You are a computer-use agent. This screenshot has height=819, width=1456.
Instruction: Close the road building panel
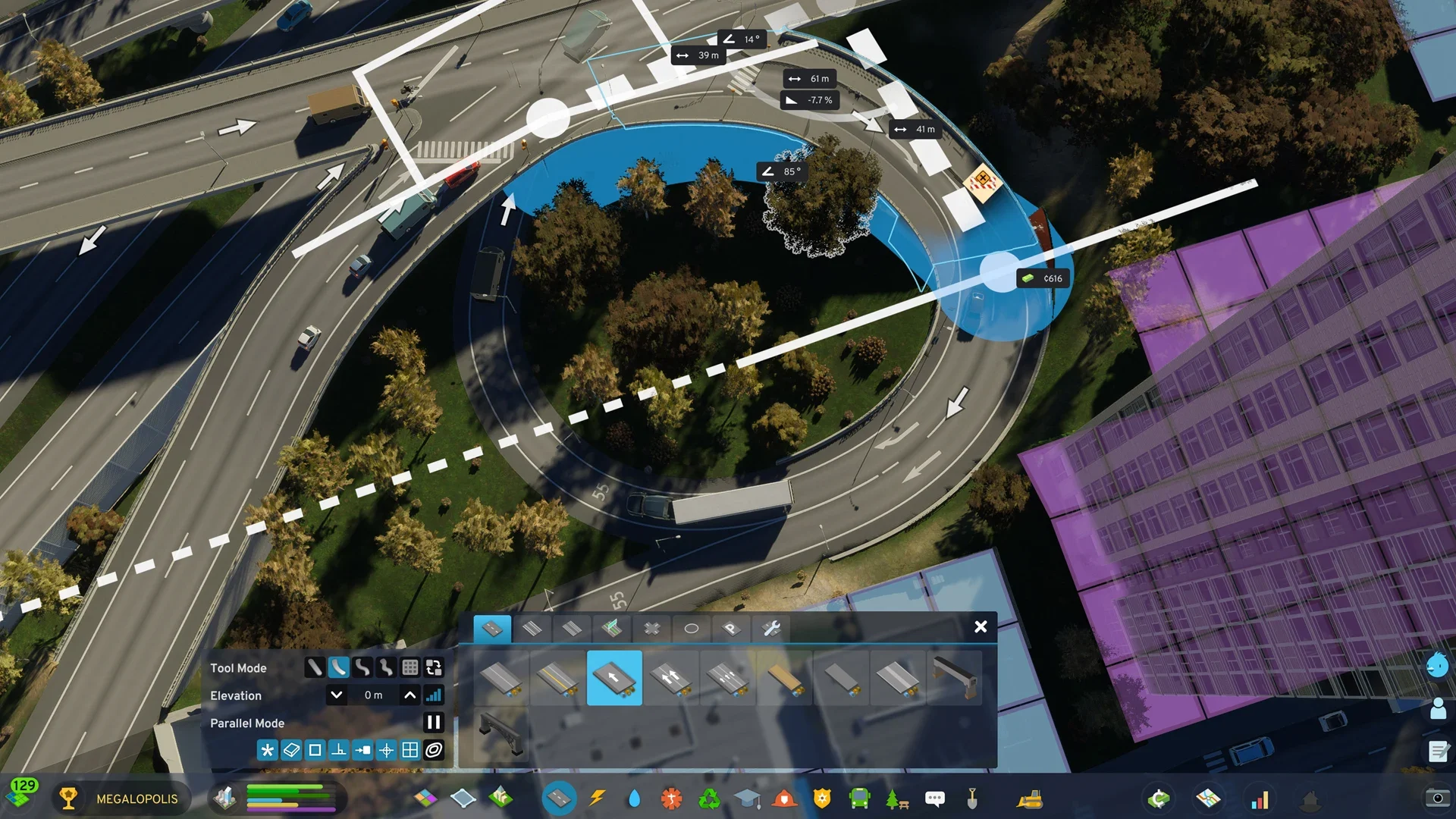(981, 627)
